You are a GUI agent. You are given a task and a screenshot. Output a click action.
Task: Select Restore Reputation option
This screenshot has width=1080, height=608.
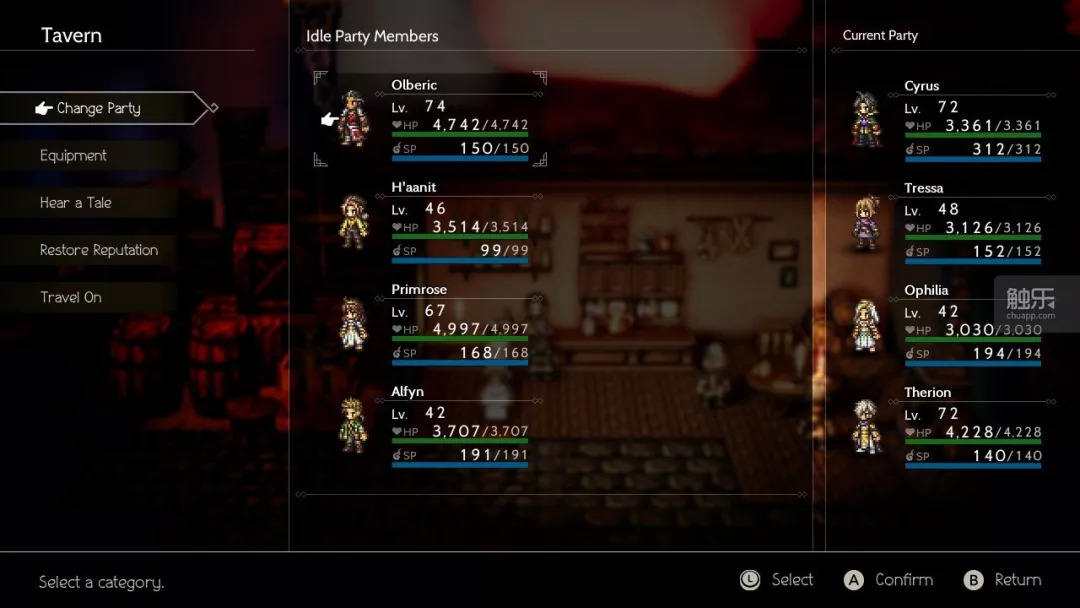click(99, 250)
